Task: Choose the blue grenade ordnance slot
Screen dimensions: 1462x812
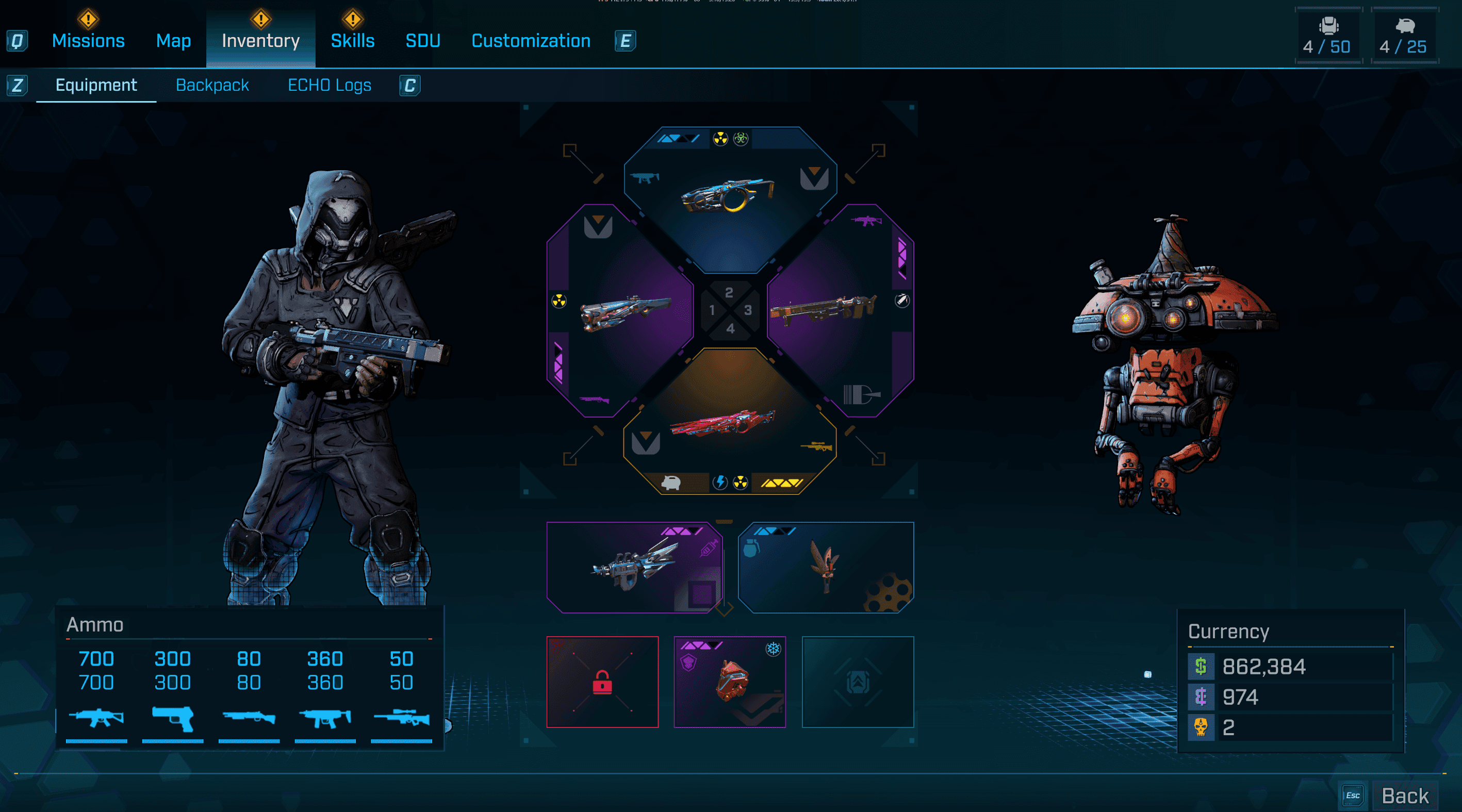Action: point(826,568)
